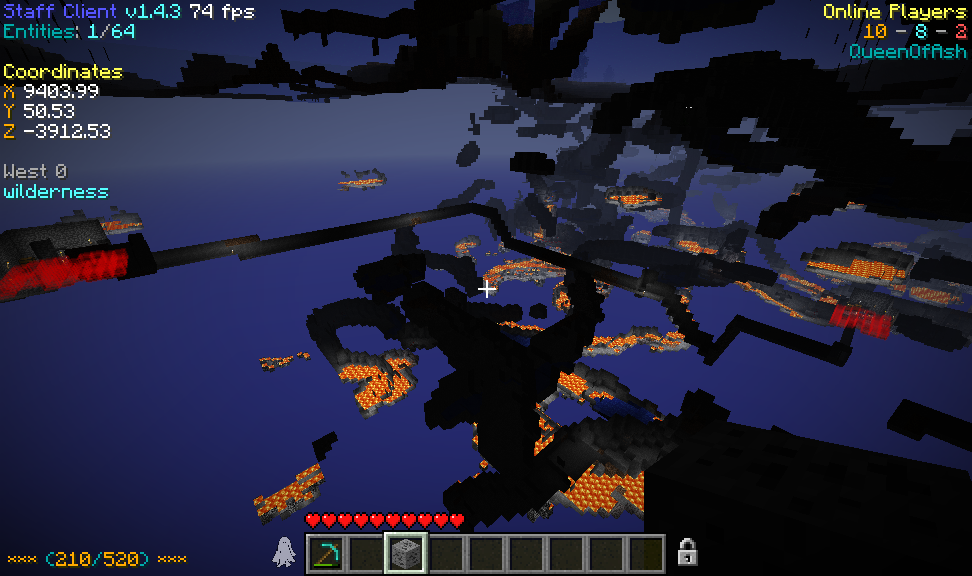Screen dimensions: 972x576
Task: Click the player name QueenOfAsh
Action: click(x=908, y=51)
